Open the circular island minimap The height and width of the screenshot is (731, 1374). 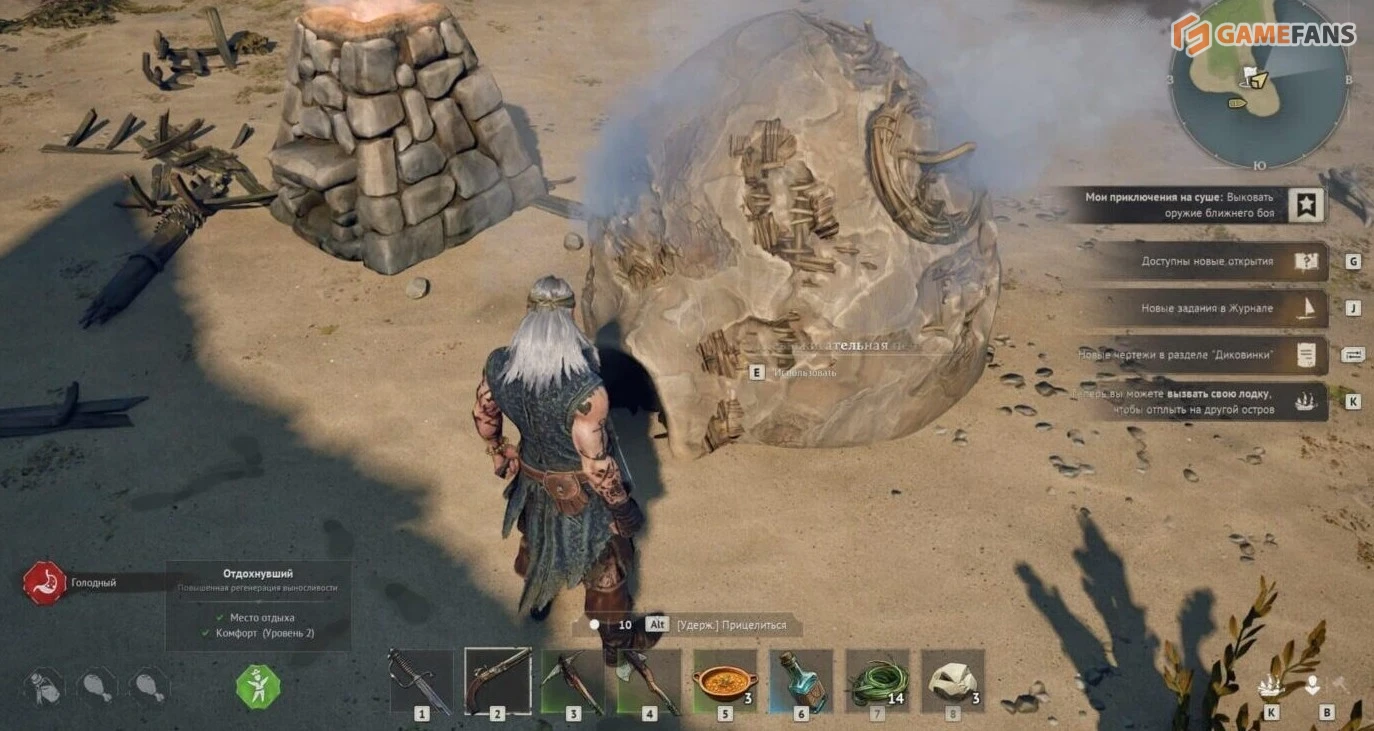pos(1260,93)
